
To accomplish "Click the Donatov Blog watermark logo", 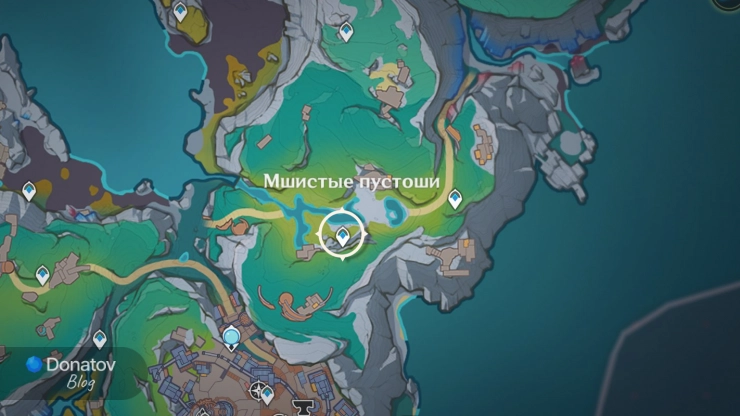I will coord(36,365).
